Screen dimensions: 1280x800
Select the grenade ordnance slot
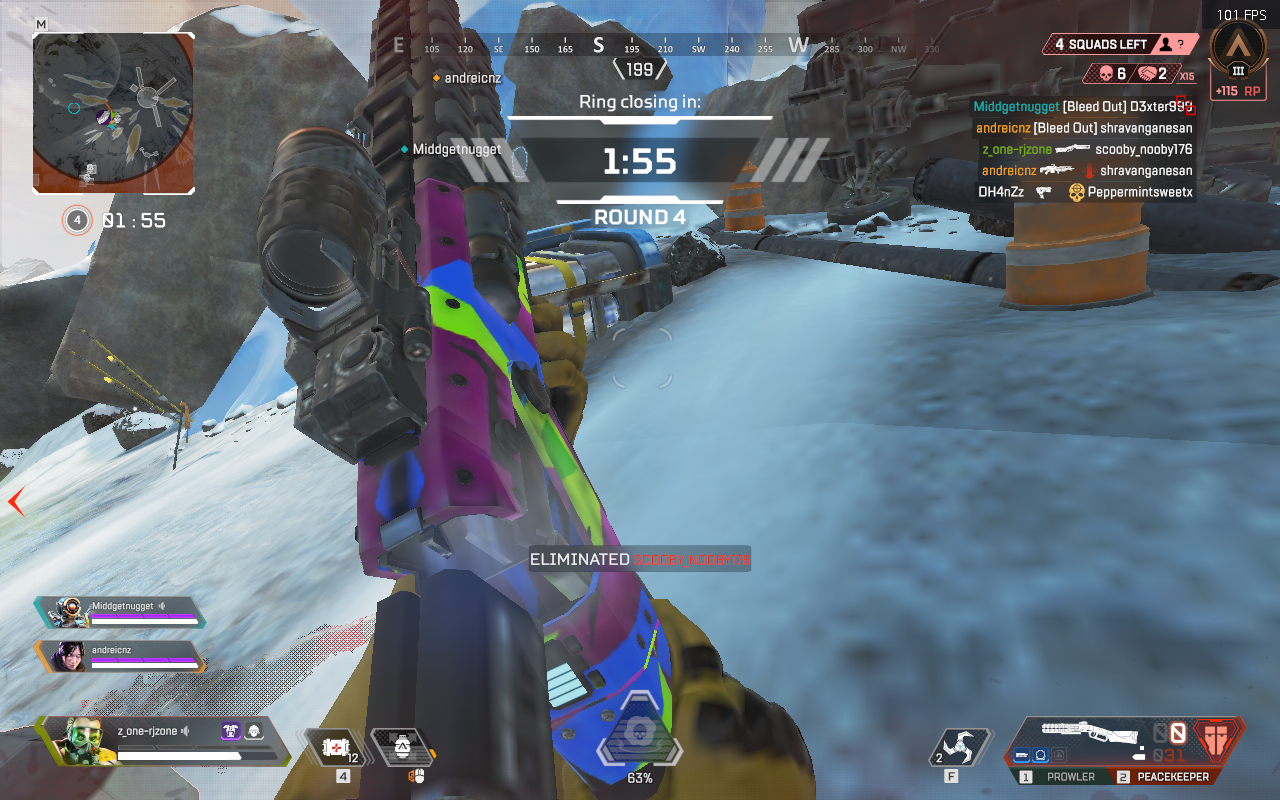[402, 746]
